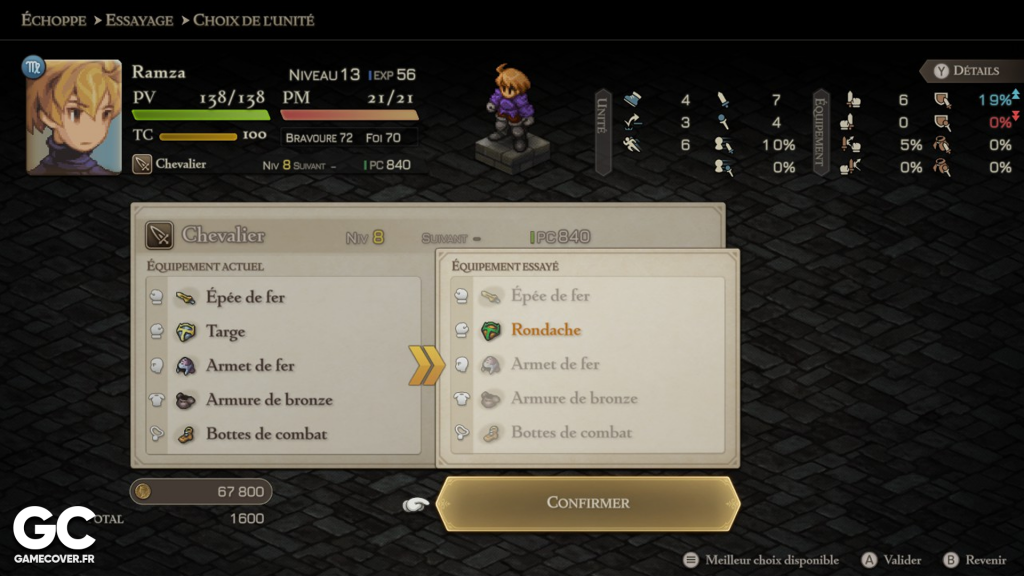Choose Meilleur choix disponible option
Screen dimensions: 1024x576
click(x=761, y=560)
